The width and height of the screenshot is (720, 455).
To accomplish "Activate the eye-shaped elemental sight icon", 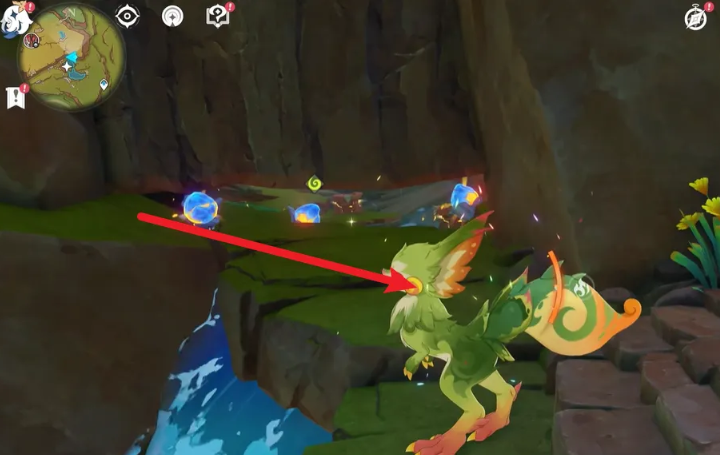I will coord(128,16).
